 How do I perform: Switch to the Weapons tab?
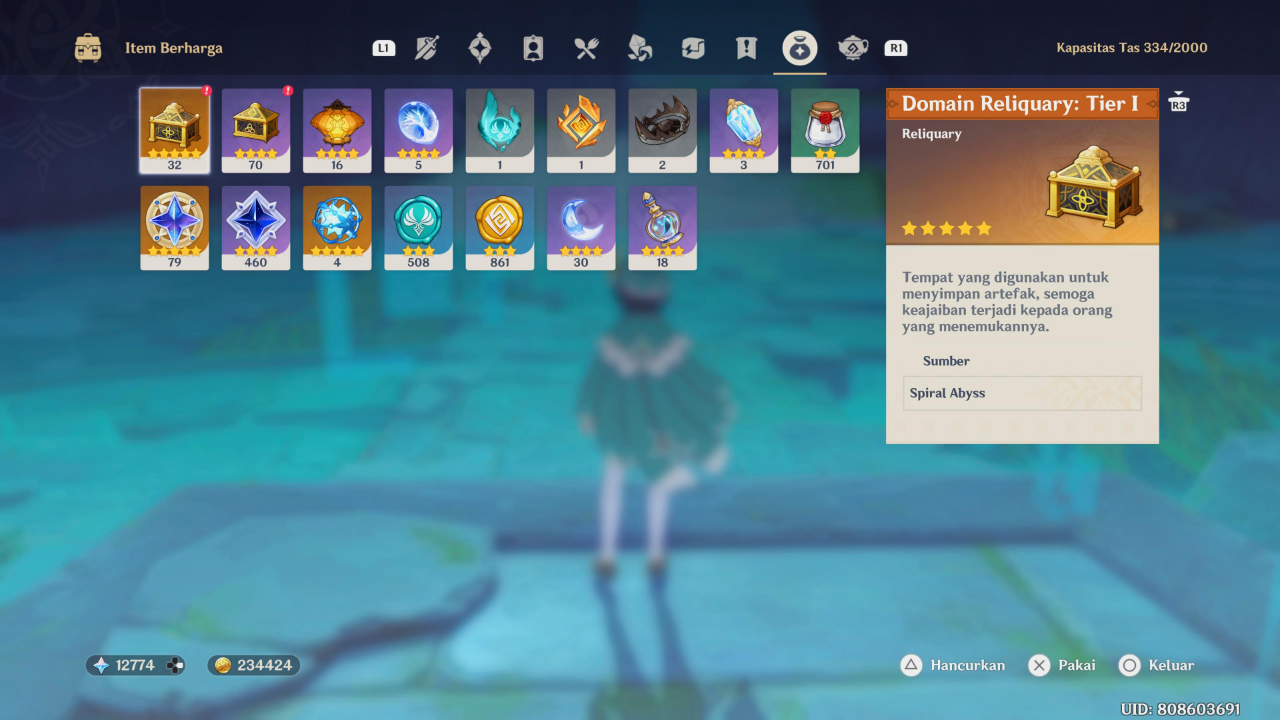point(427,48)
